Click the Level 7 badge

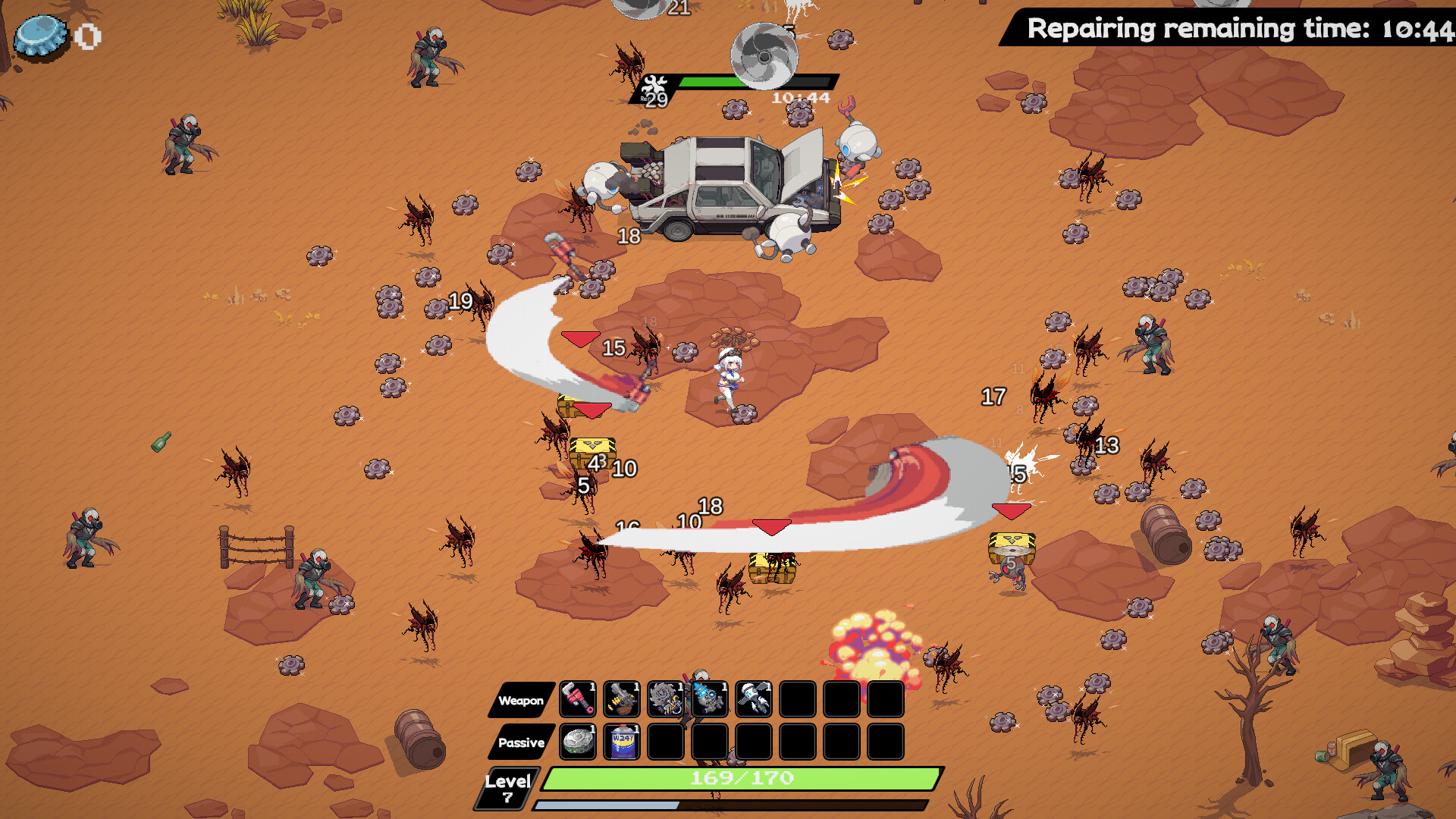pos(507,785)
